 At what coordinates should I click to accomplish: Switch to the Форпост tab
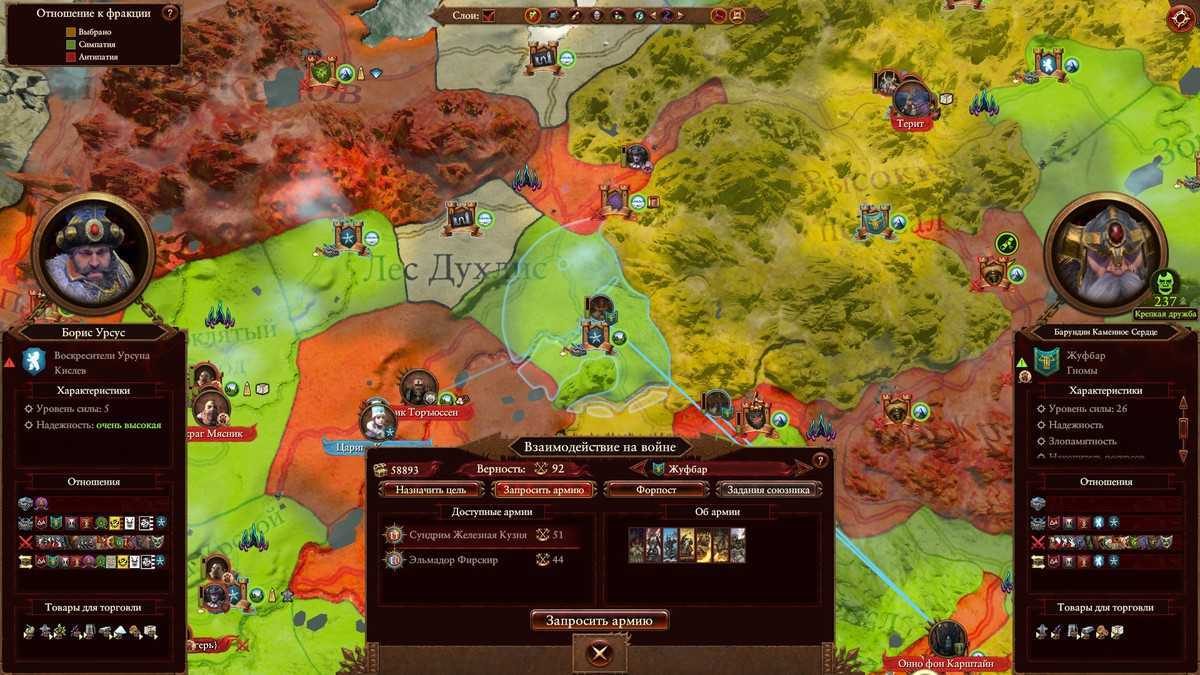[656, 490]
